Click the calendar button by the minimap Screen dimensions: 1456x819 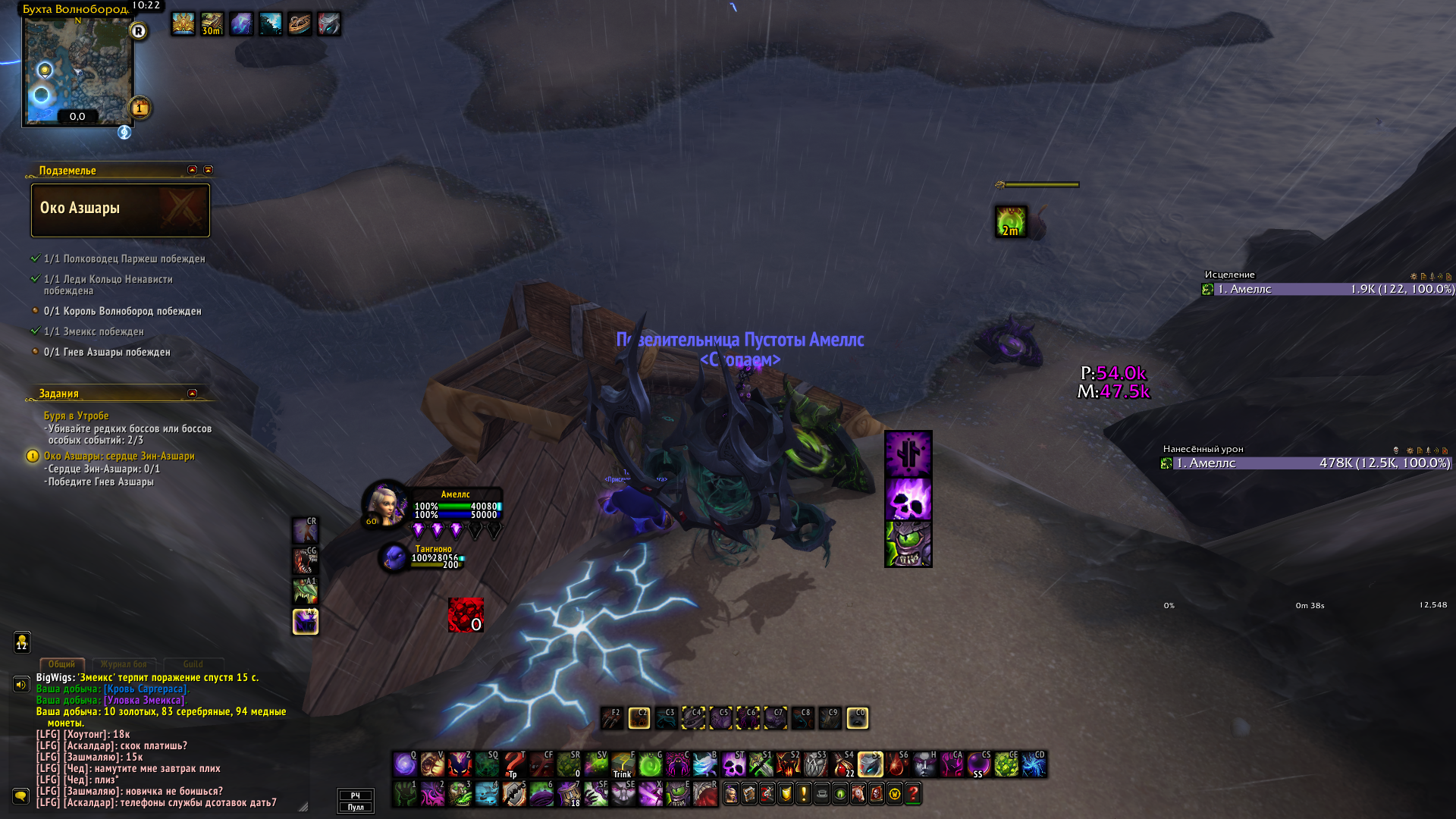(140, 108)
